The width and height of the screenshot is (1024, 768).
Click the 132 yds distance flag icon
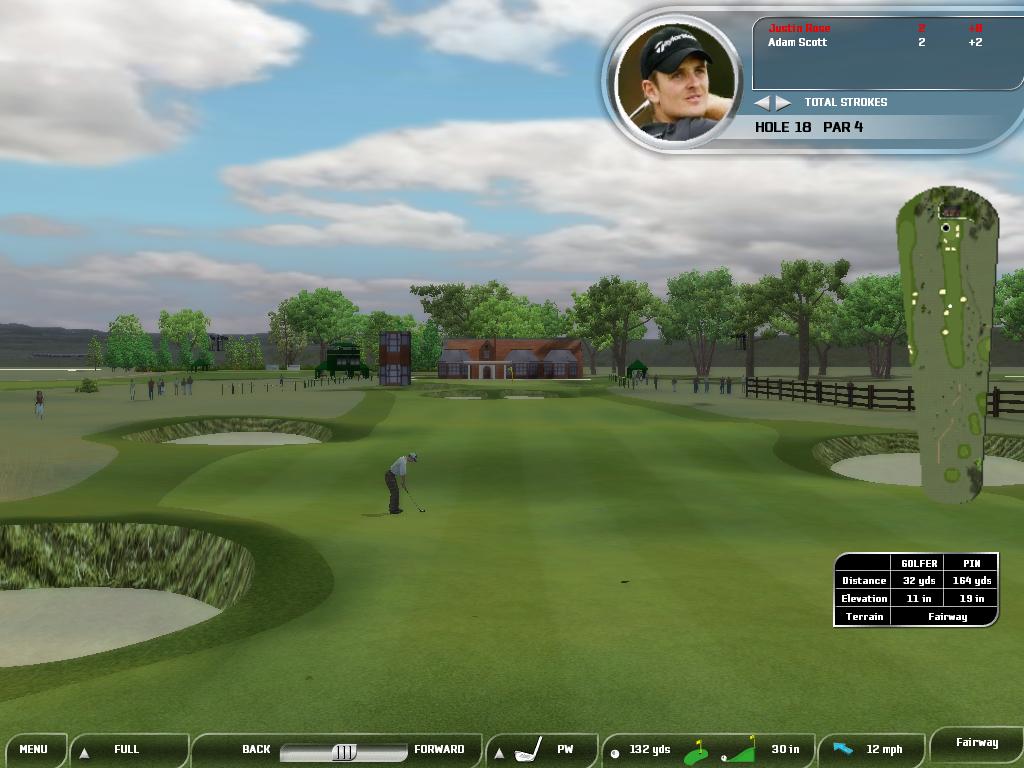696,751
